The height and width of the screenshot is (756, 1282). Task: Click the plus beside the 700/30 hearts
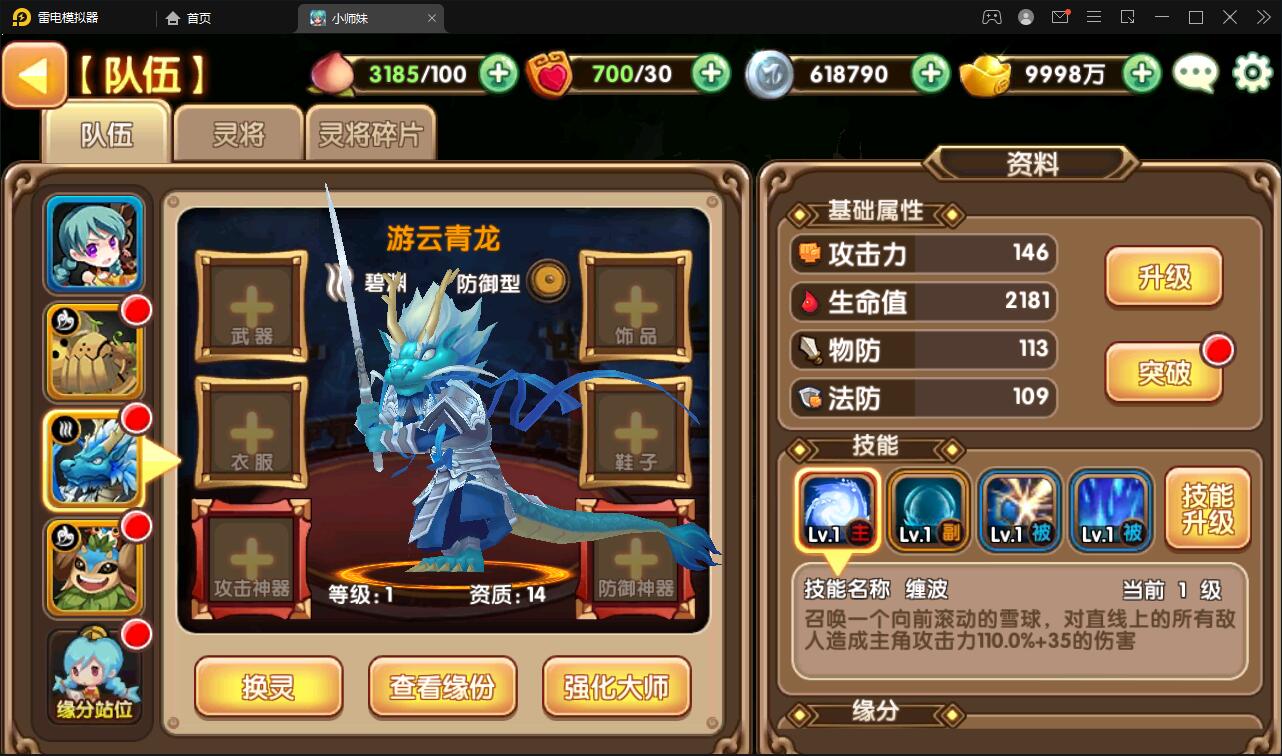tap(709, 74)
